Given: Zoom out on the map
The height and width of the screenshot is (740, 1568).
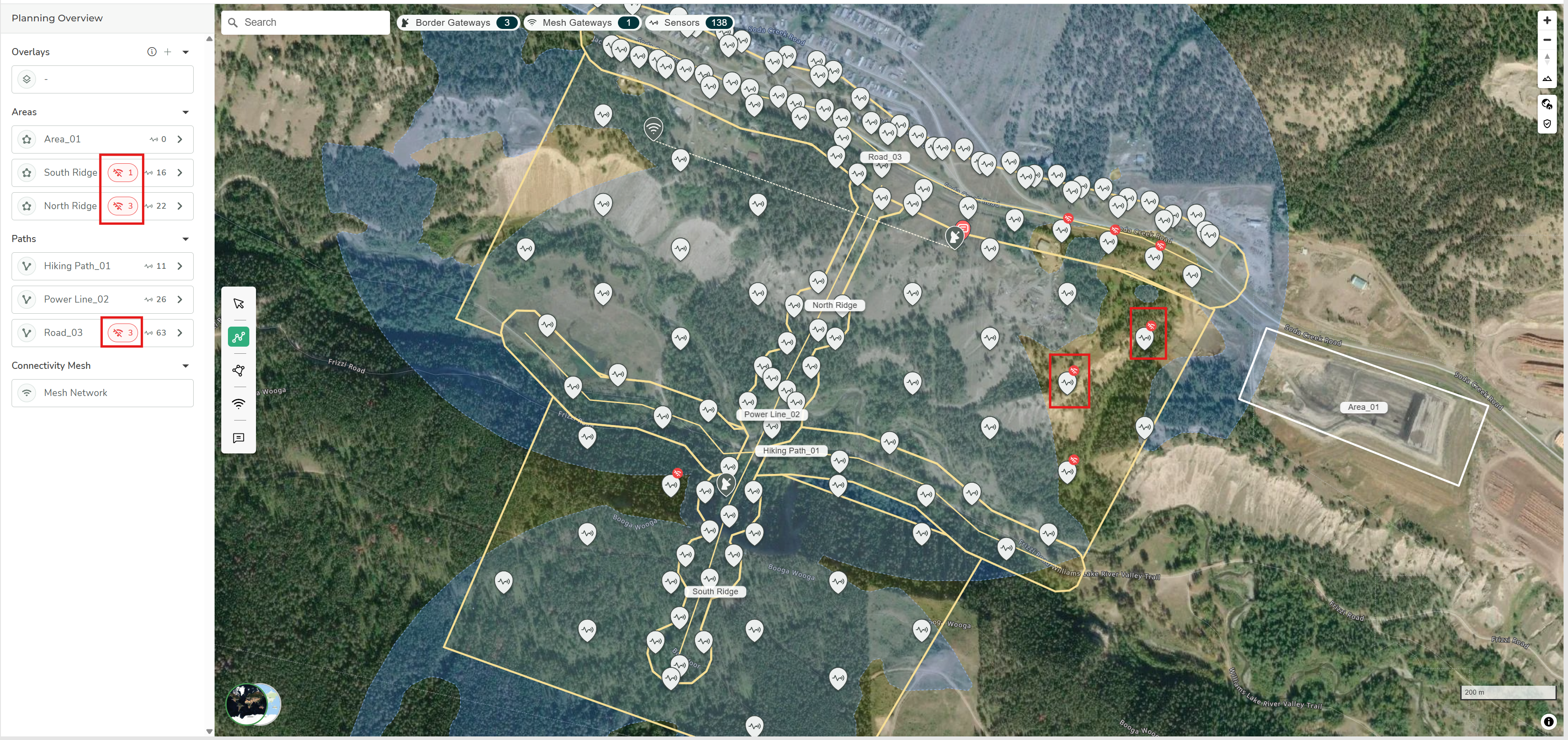Looking at the screenshot, I should pos(1547,40).
